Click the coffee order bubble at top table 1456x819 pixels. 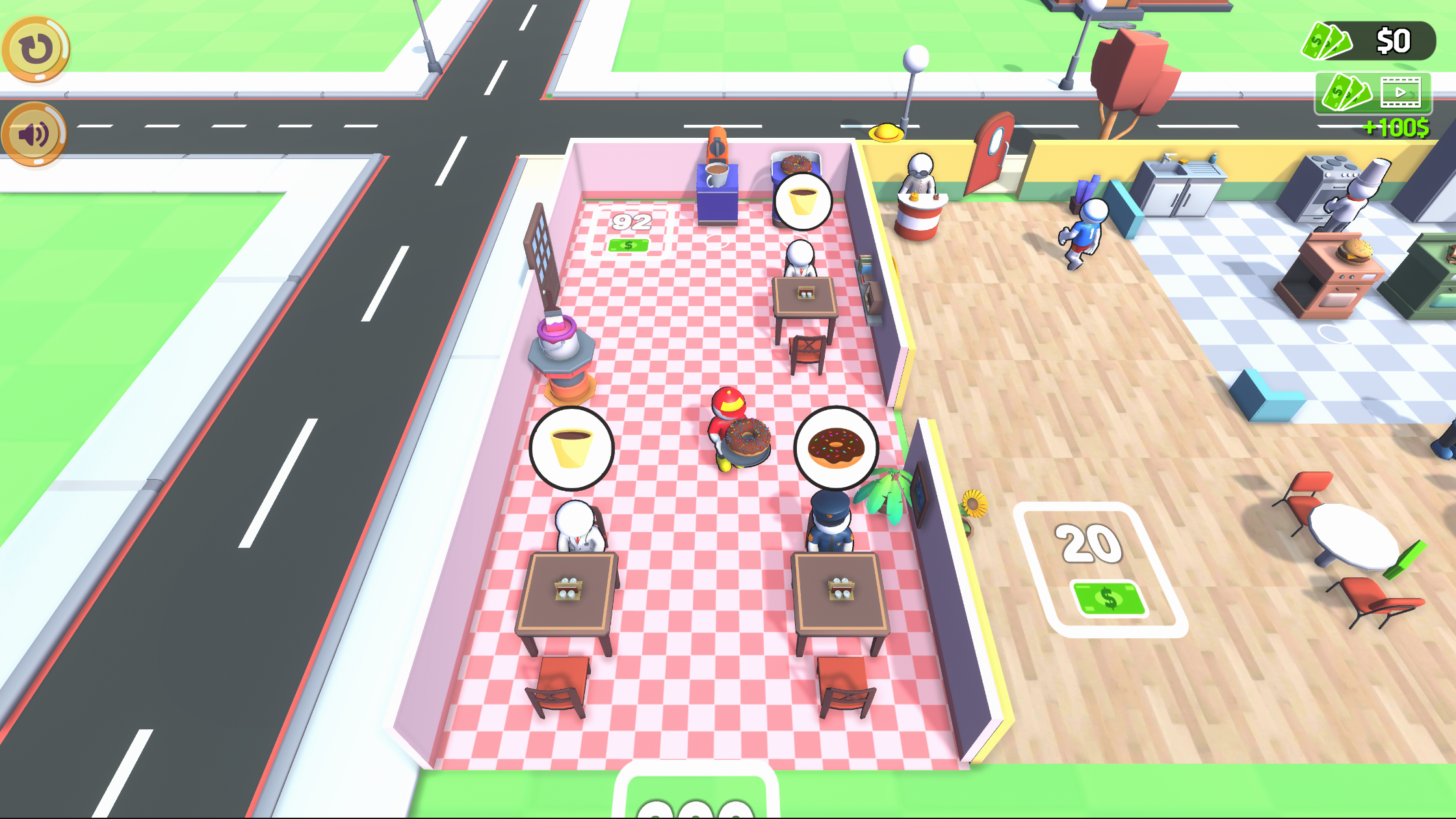coord(803,201)
